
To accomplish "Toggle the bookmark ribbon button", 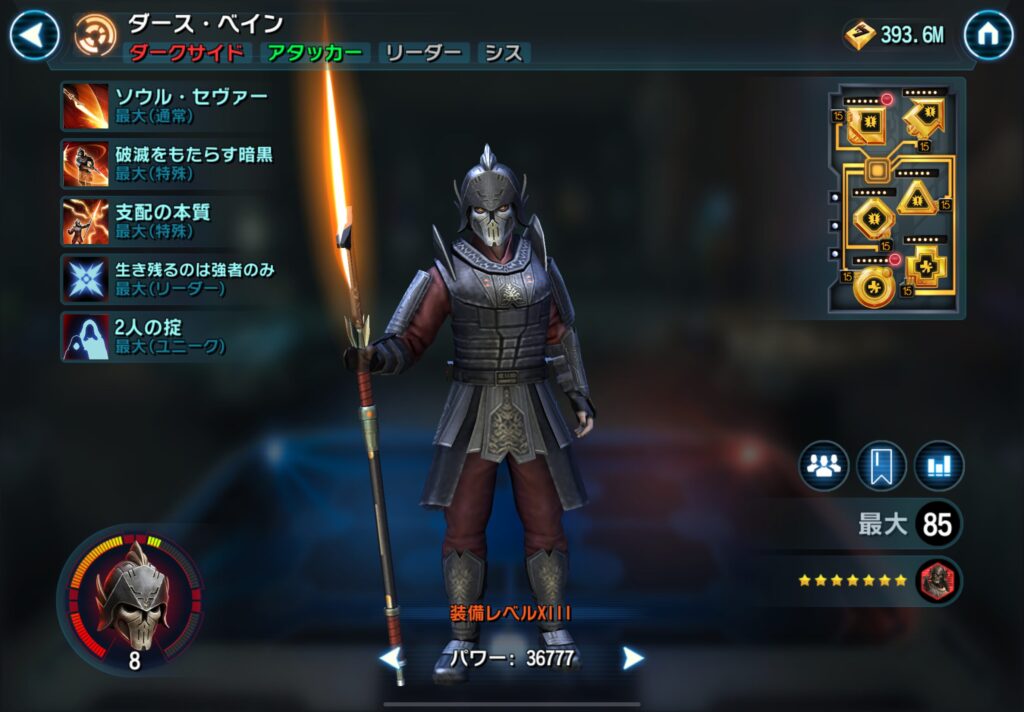I will (881, 466).
